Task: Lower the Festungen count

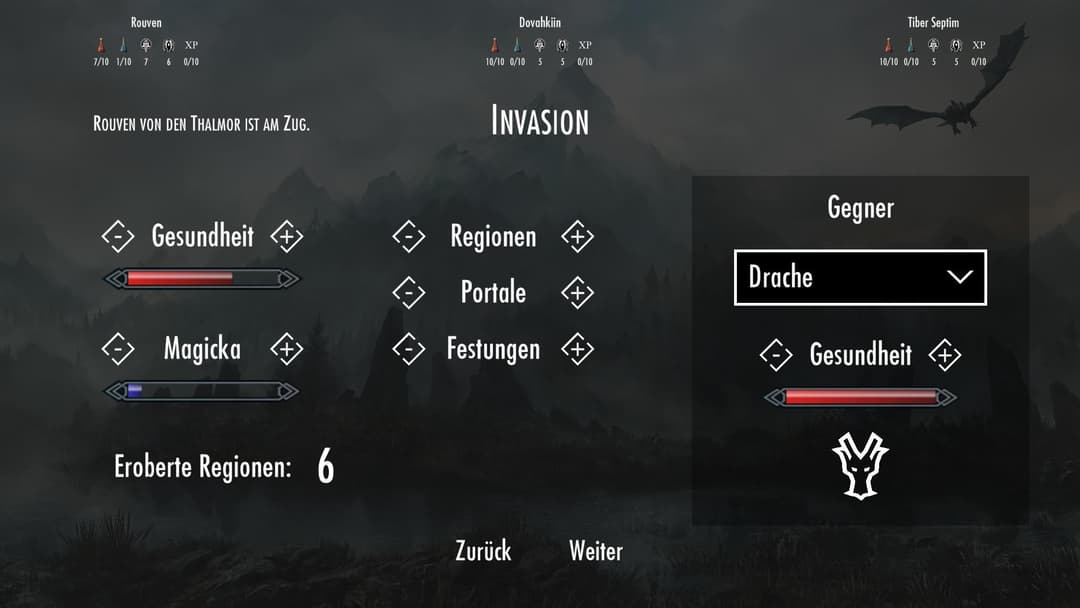Action: coord(409,349)
